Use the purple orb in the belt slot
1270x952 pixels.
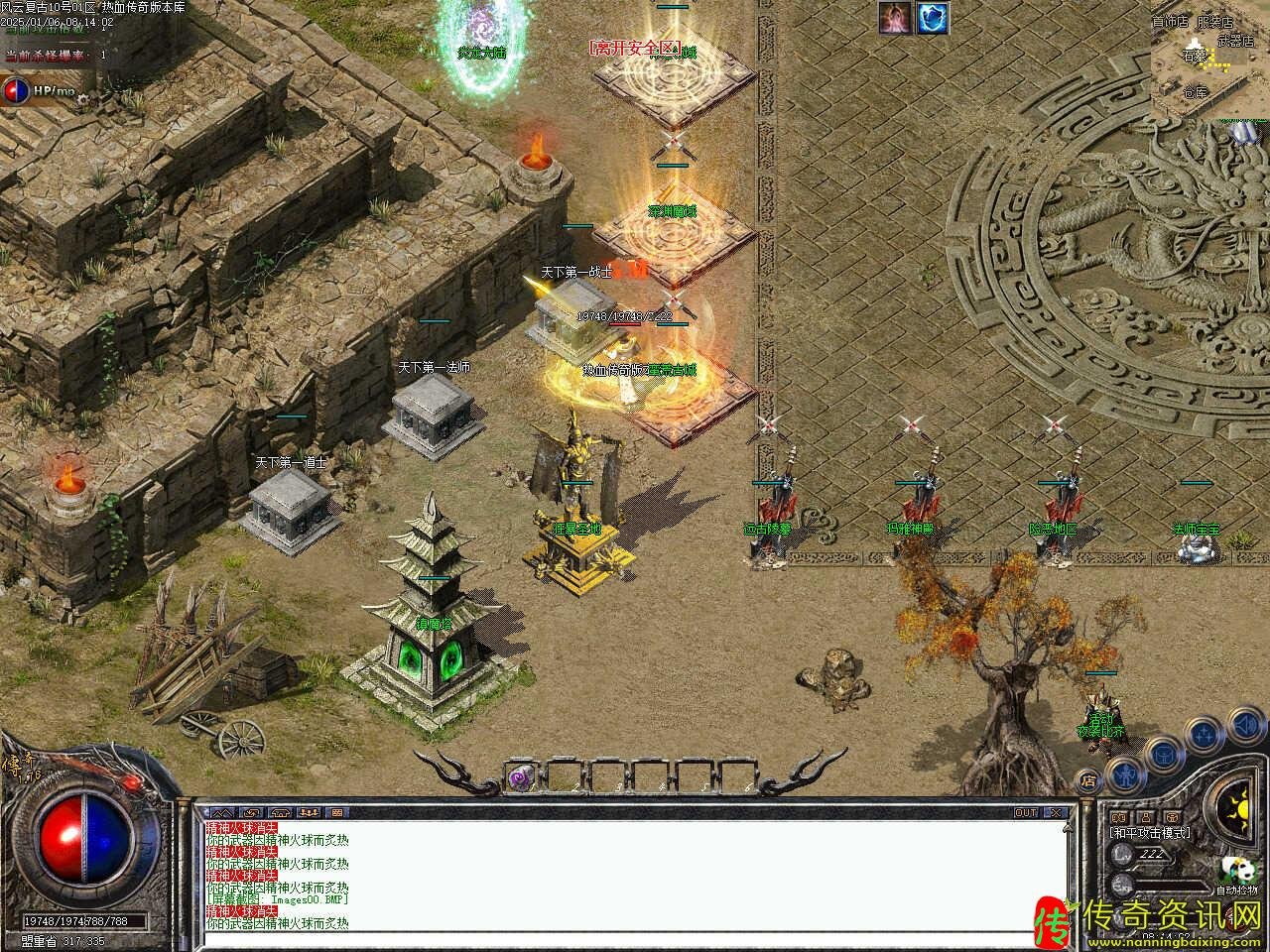(x=521, y=778)
